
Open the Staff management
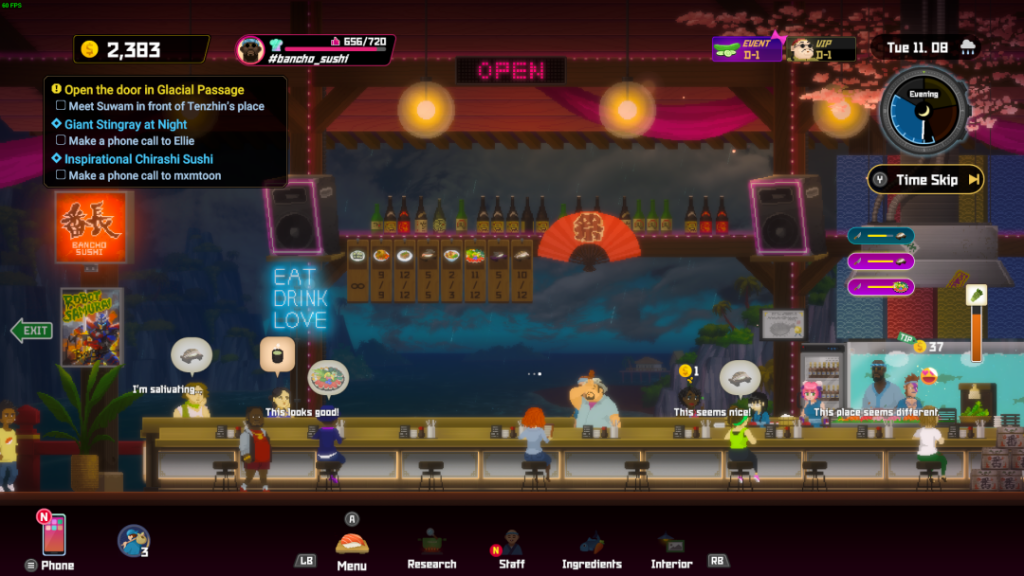(511, 547)
